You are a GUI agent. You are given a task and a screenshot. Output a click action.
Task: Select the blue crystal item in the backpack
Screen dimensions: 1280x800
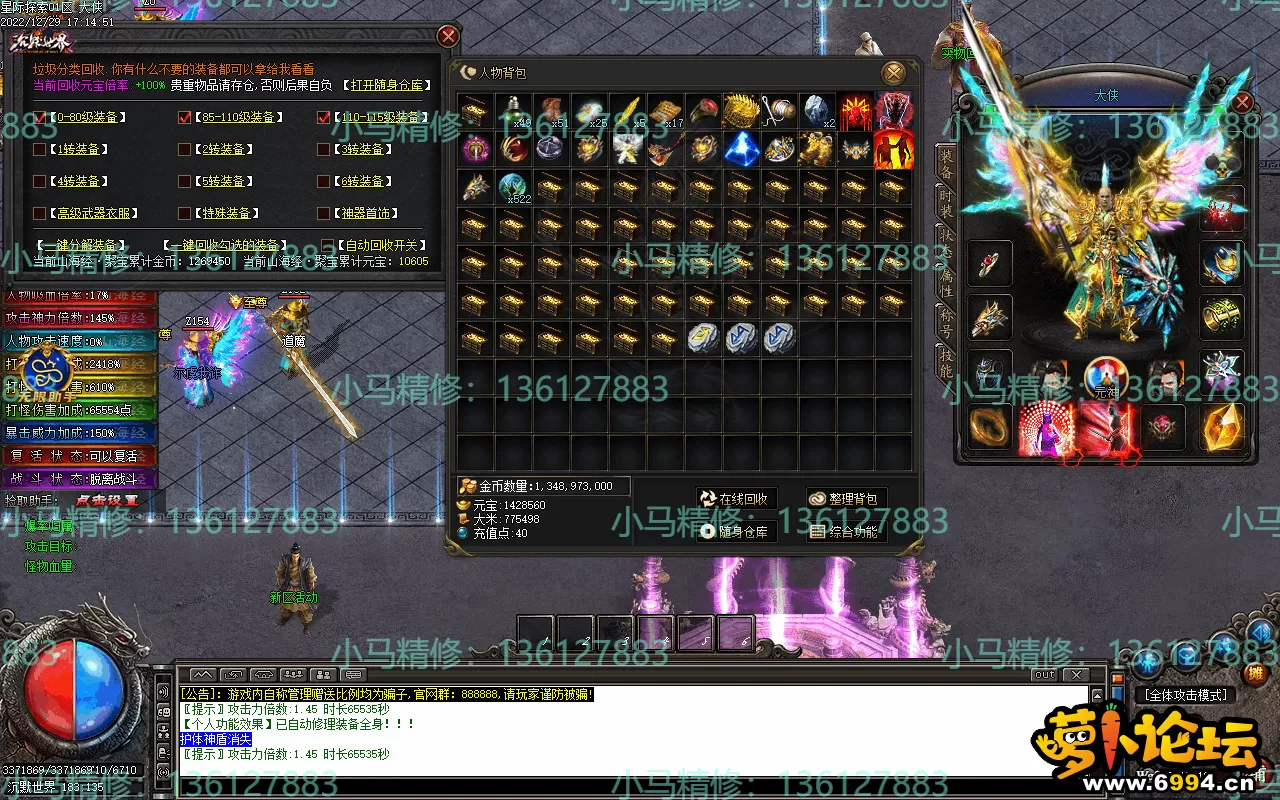tap(741, 149)
